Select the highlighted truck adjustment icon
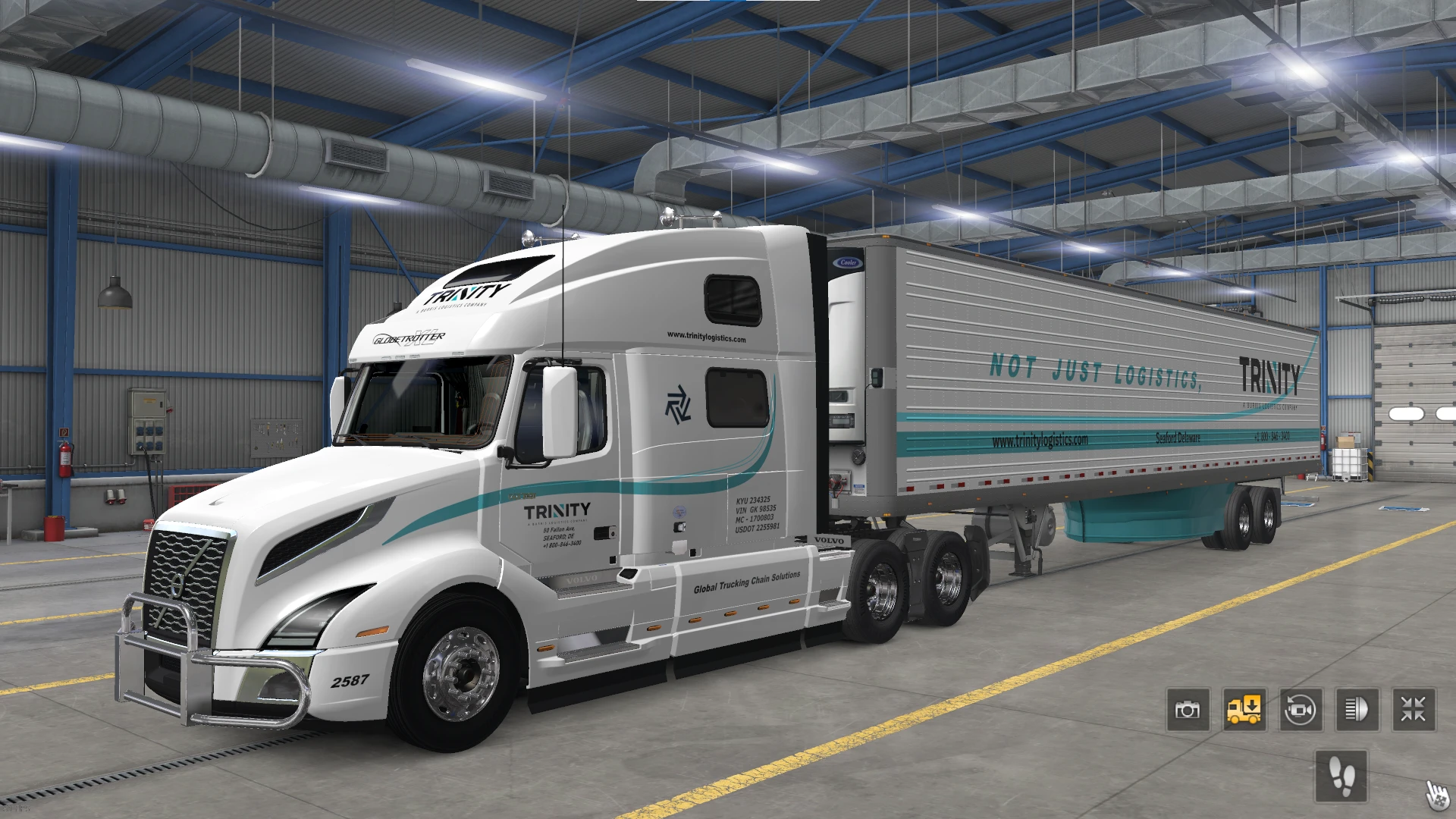 click(1244, 710)
